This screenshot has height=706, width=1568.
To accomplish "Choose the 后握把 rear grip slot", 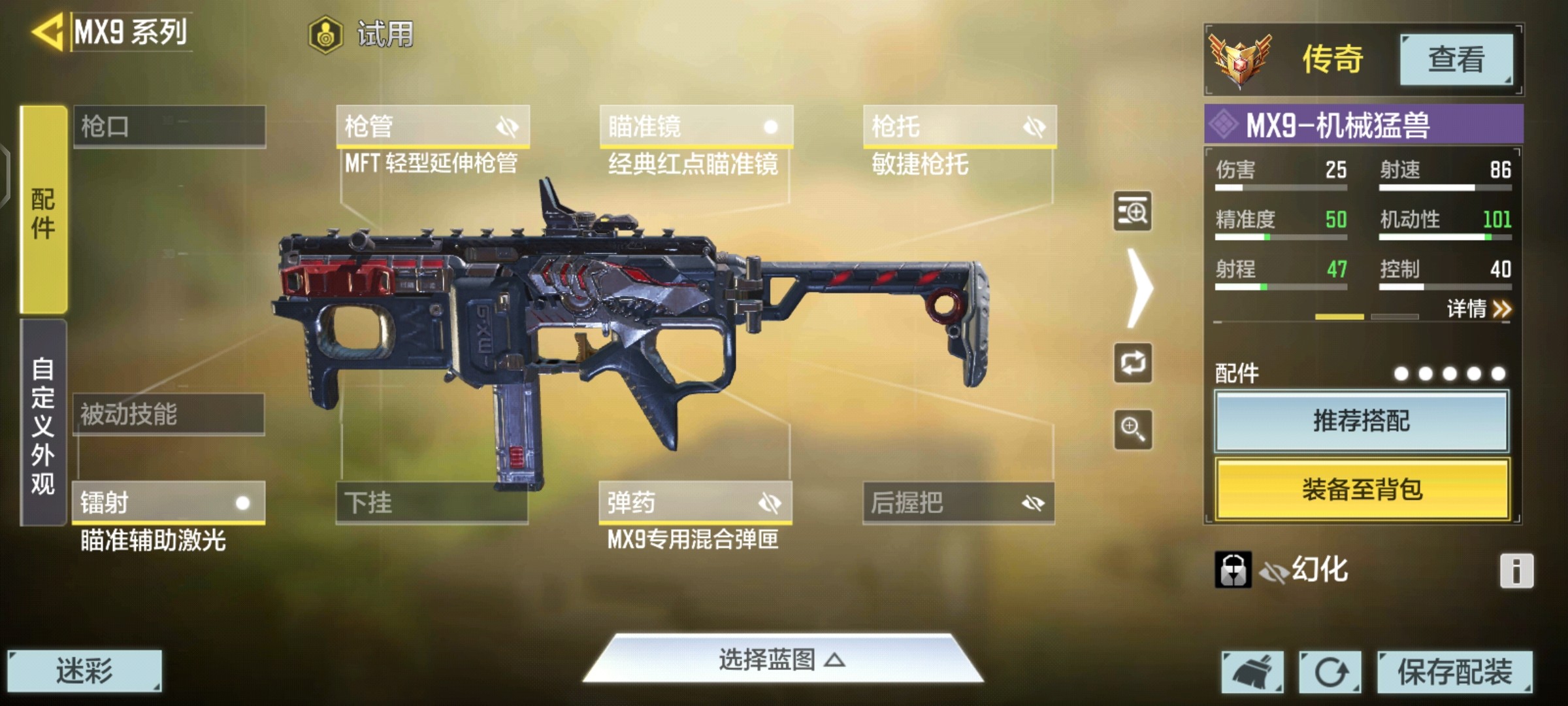I will (x=958, y=503).
